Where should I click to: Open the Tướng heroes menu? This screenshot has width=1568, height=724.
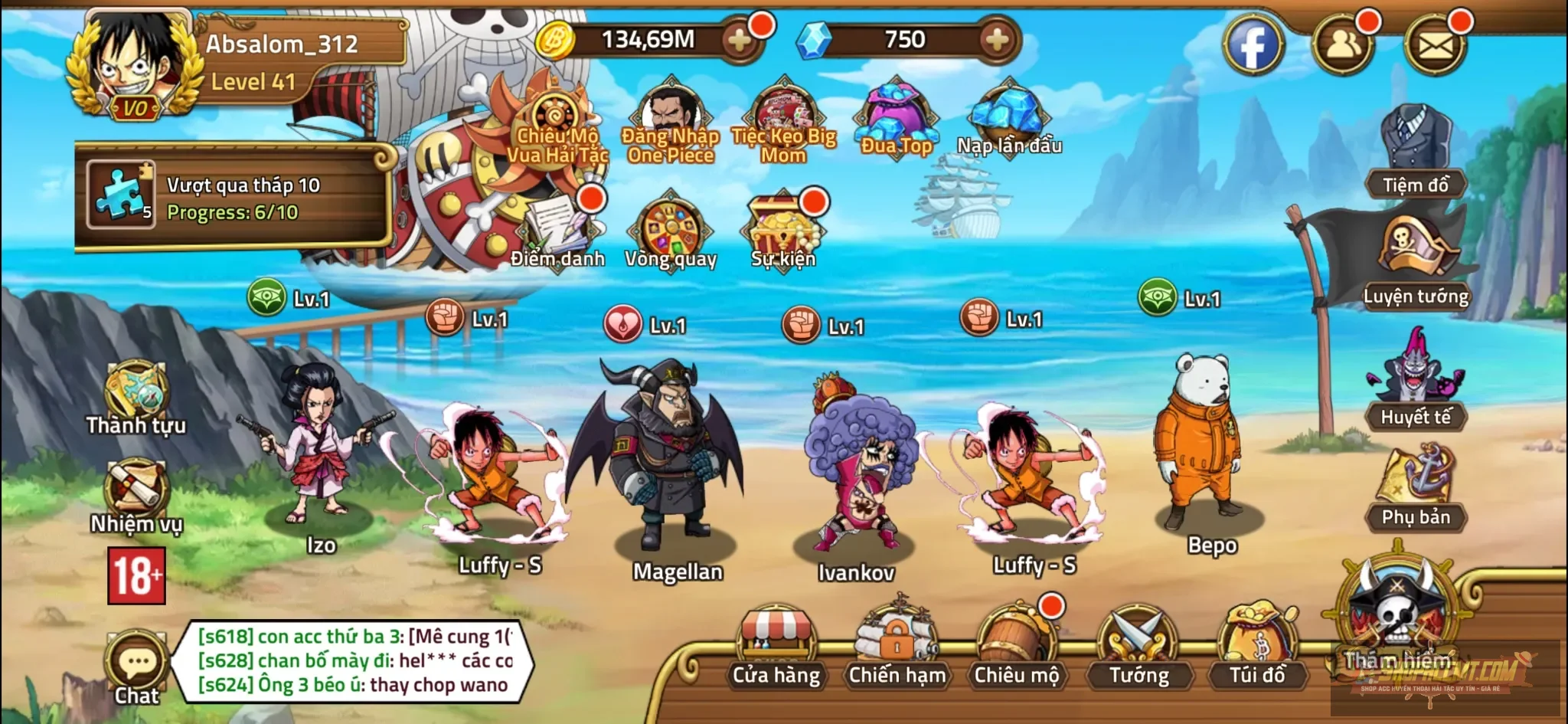(x=1138, y=644)
